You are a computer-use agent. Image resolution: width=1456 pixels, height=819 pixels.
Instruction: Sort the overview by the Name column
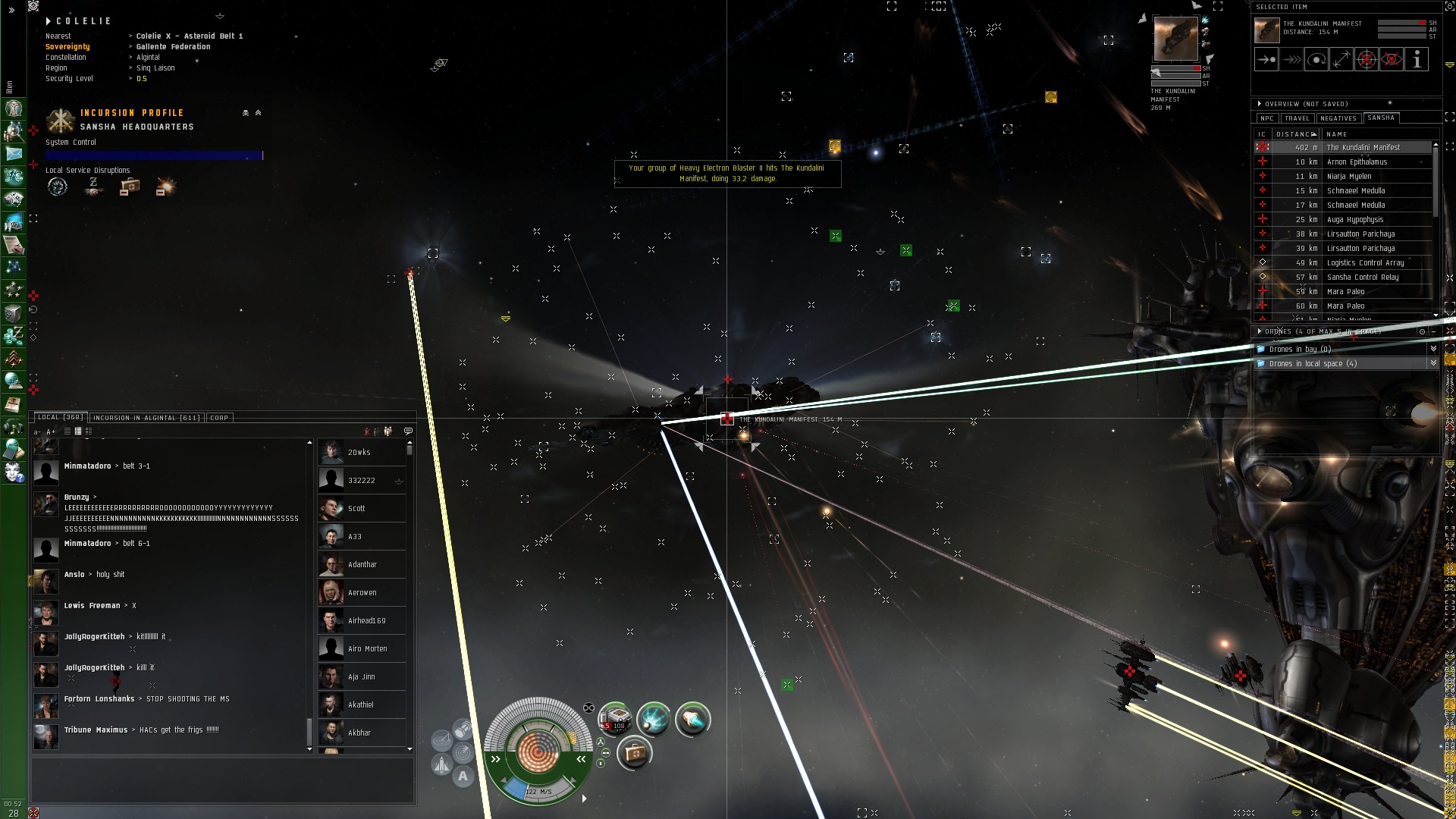(1337, 134)
